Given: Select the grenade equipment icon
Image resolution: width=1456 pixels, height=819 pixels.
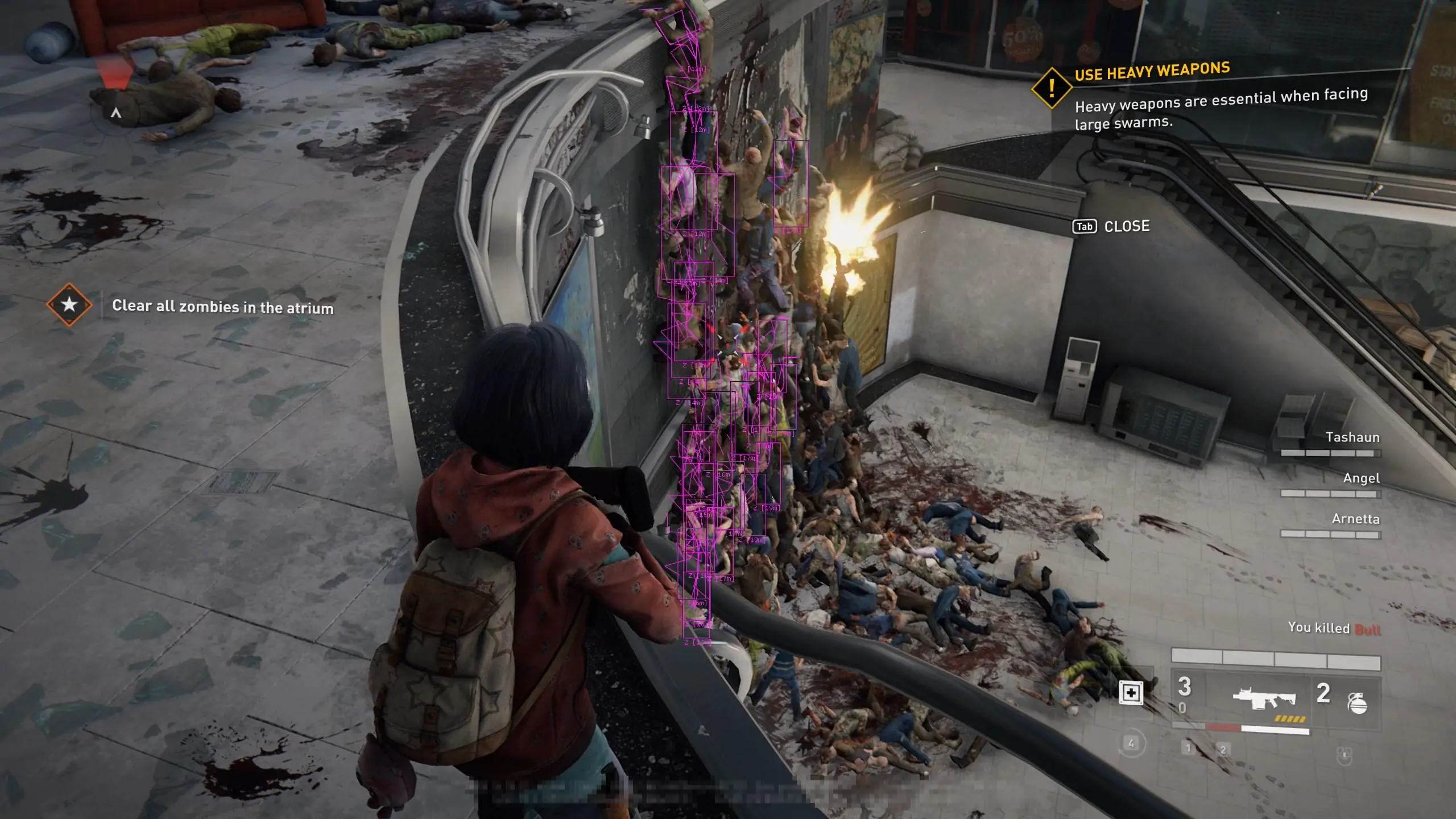Looking at the screenshot, I should coord(1357,703).
